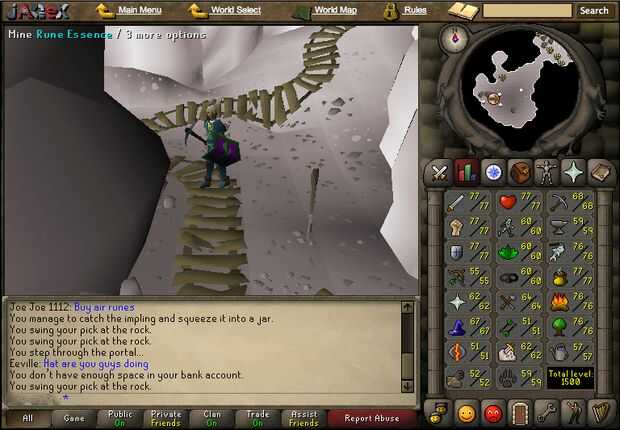620x430 pixels.
Task: Open the Friends List smiley tab
Action: pos(466,412)
